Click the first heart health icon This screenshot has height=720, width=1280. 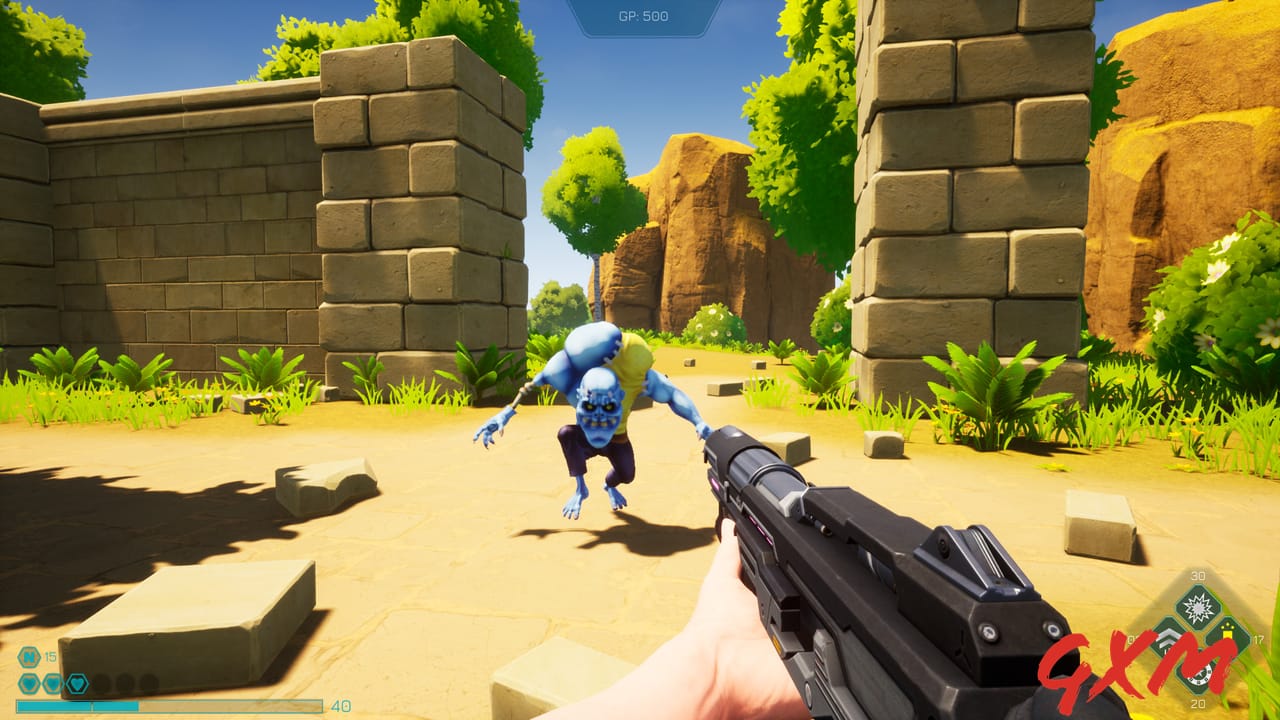[28, 682]
